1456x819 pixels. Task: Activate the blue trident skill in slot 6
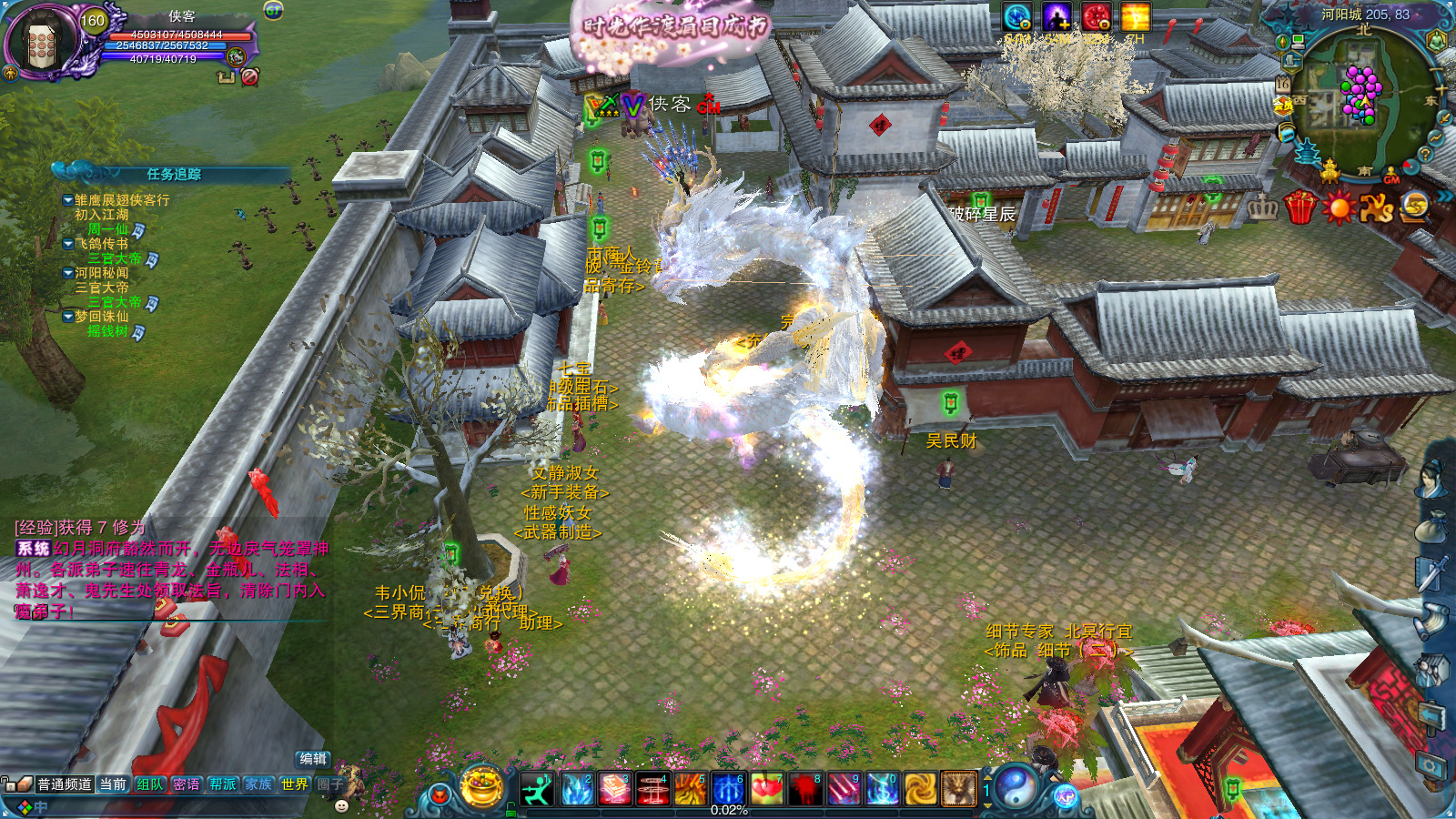pyautogui.click(x=728, y=789)
